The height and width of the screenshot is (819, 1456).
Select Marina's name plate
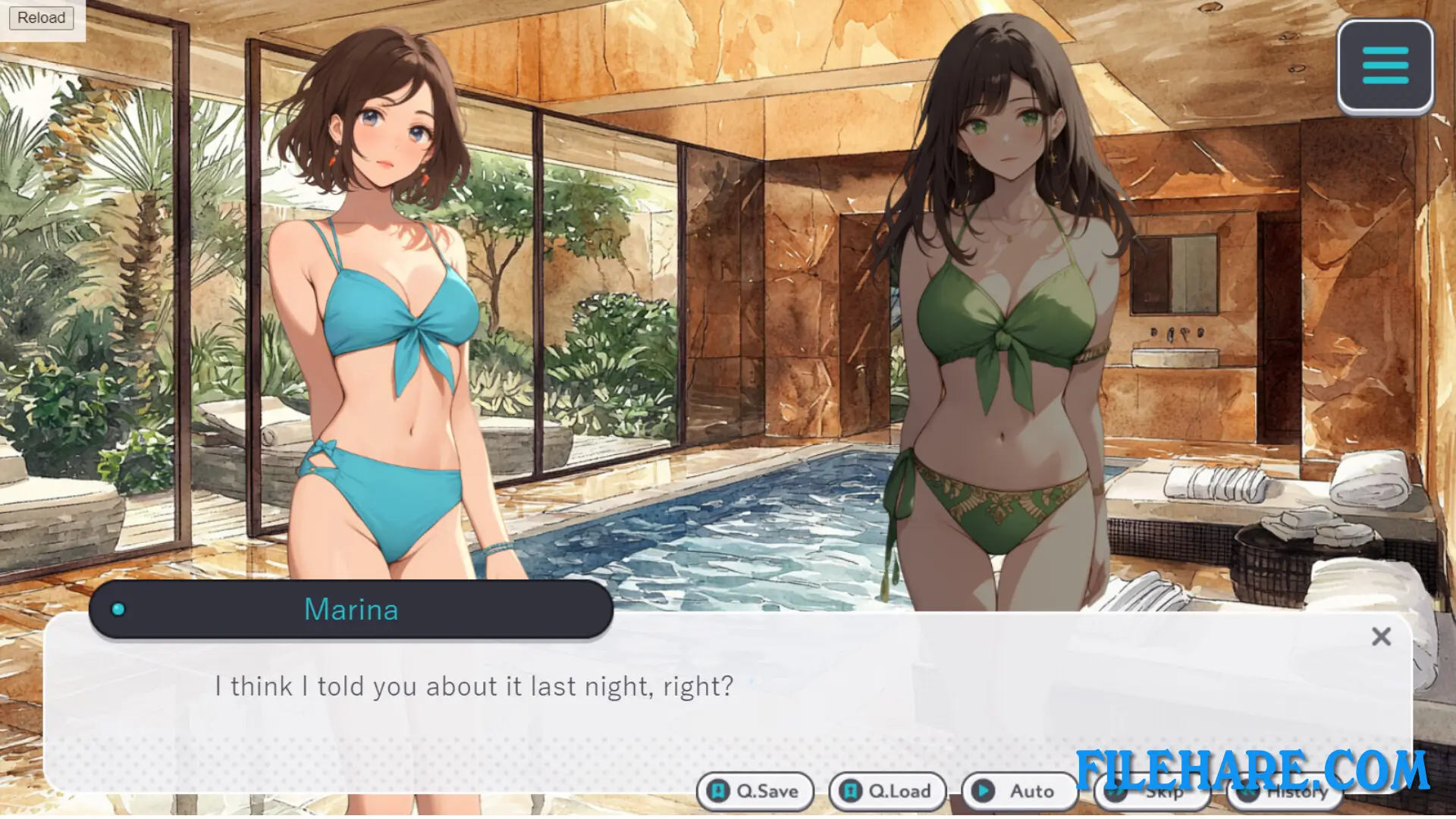pos(351,609)
